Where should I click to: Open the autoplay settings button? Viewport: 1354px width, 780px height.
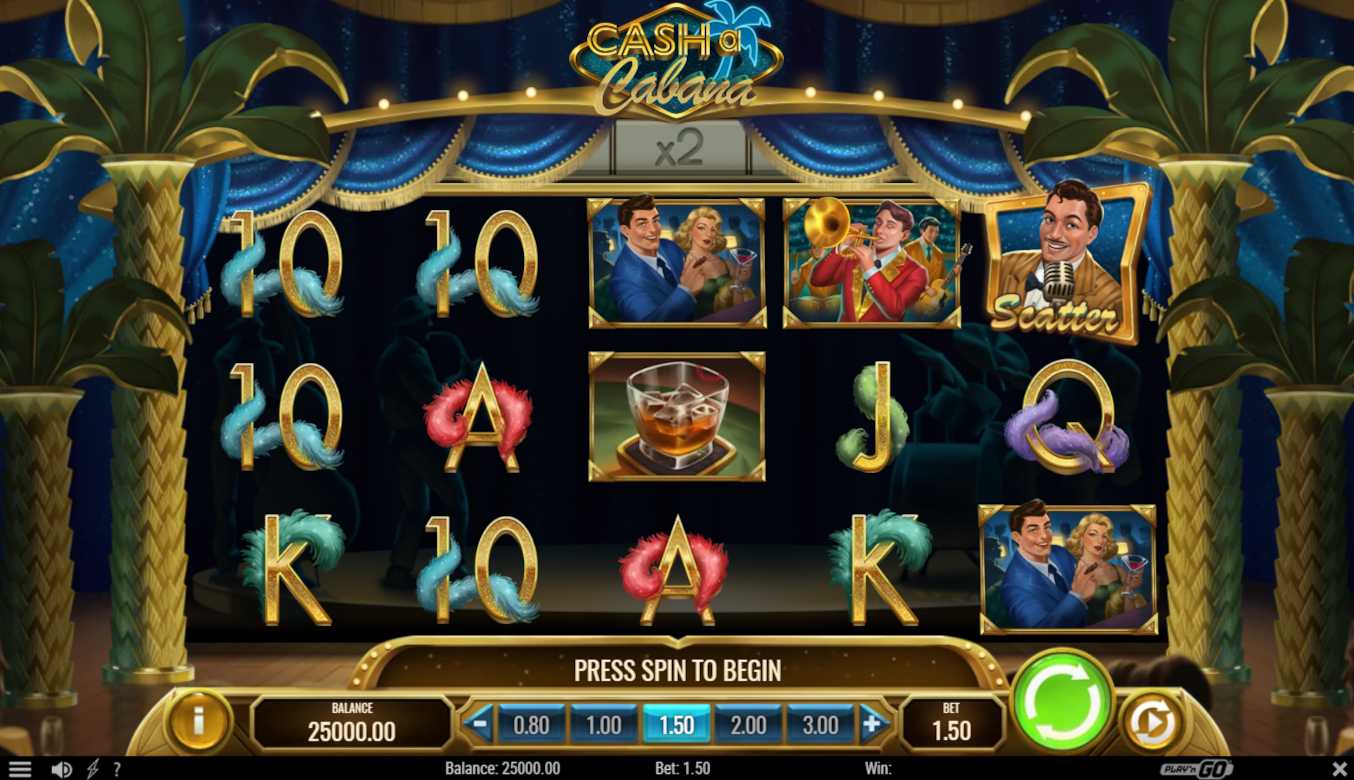(1152, 722)
